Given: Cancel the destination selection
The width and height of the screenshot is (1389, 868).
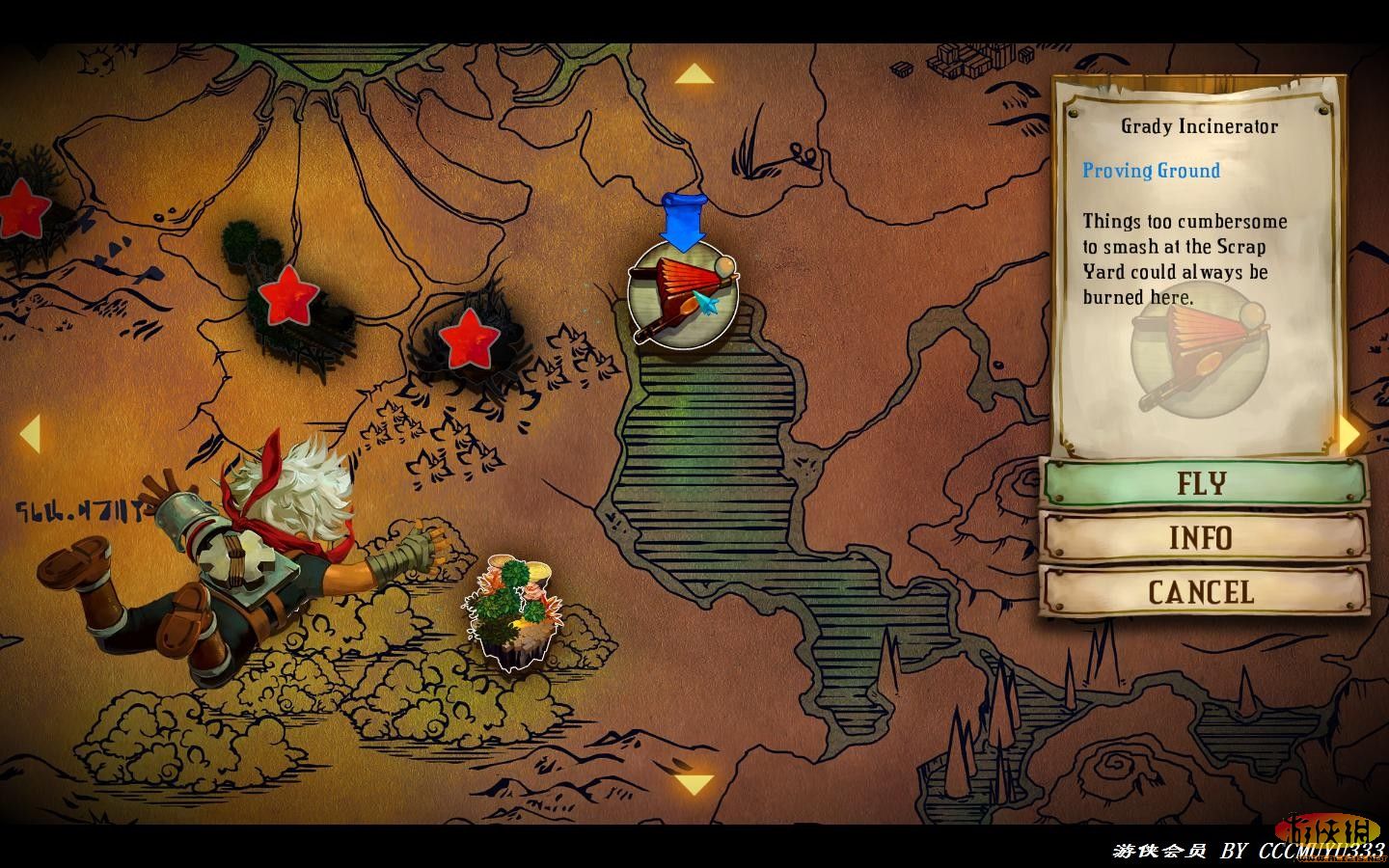Looking at the screenshot, I should 1204,592.
